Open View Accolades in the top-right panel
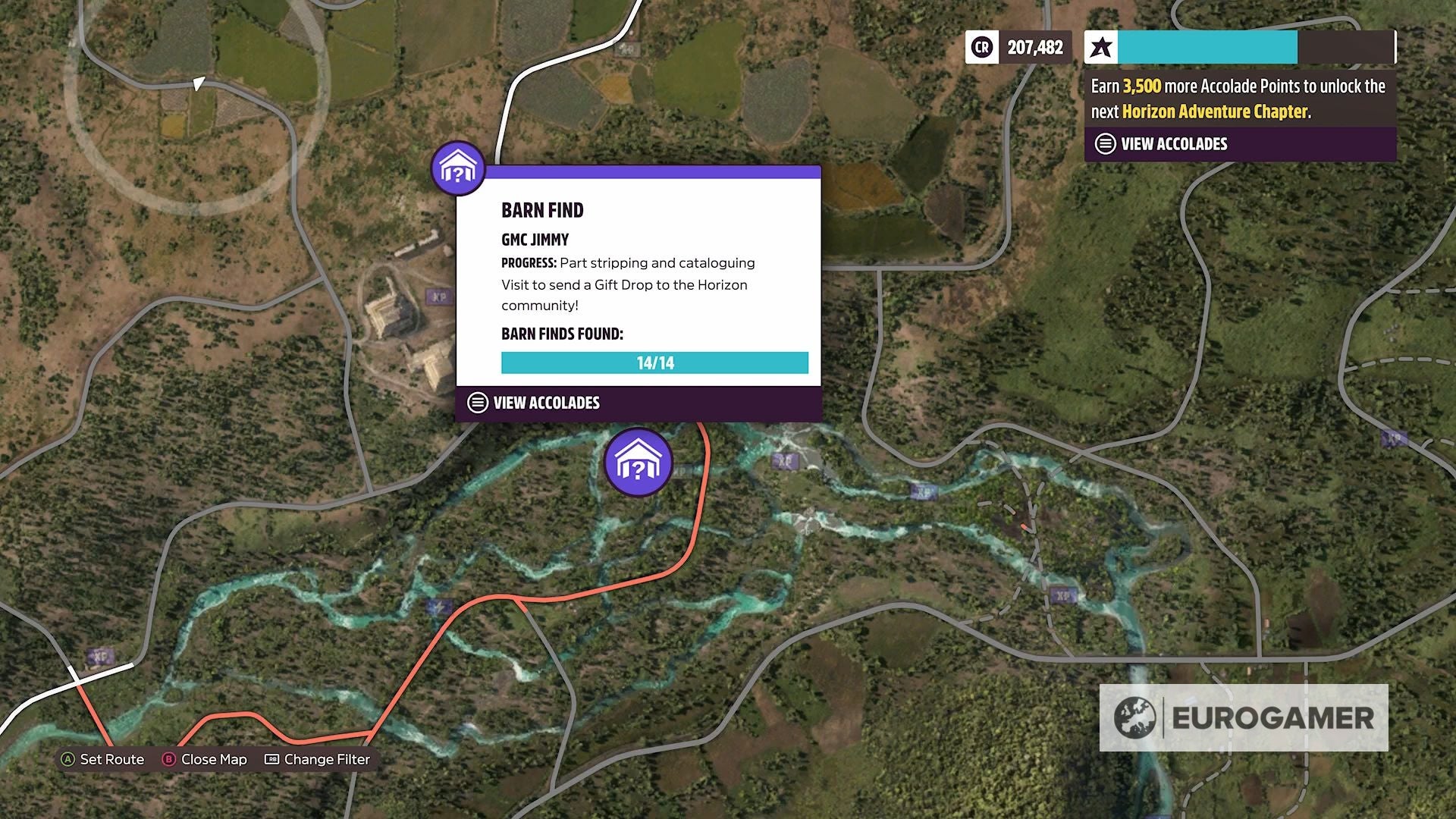 coord(1172,143)
